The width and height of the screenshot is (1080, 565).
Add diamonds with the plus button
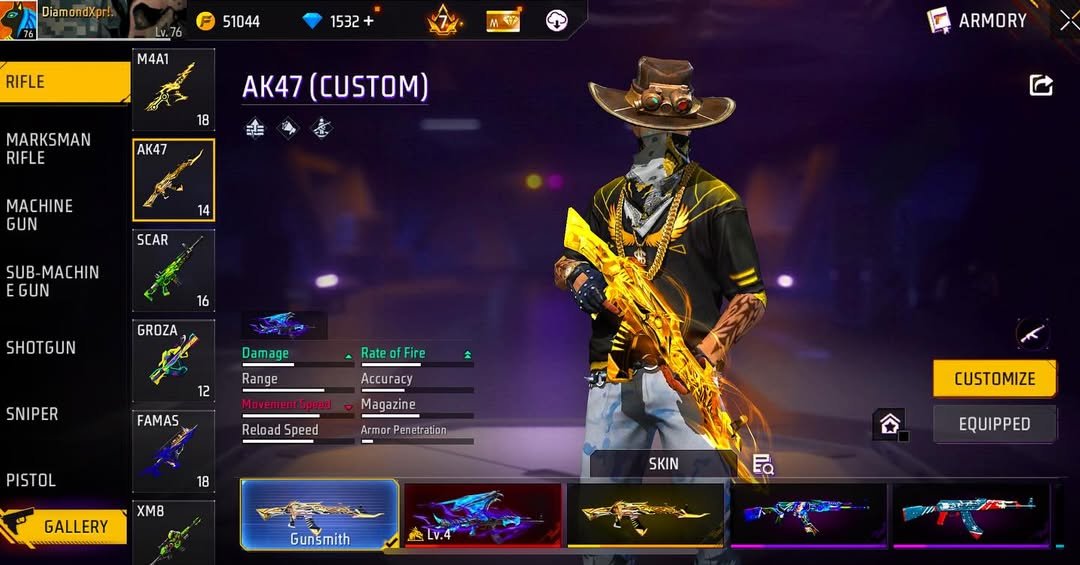coord(369,21)
